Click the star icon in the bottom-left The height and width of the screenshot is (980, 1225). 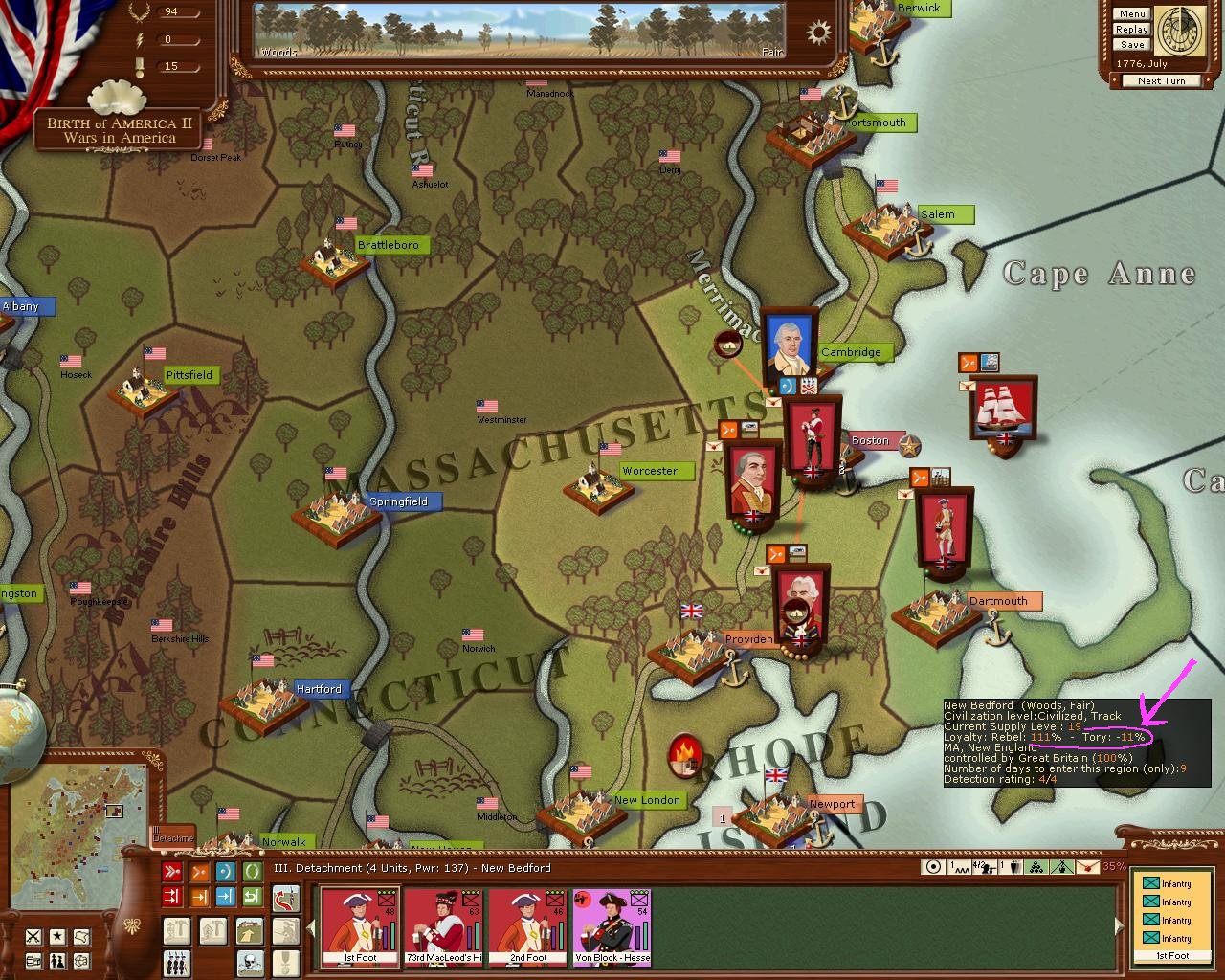(x=57, y=936)
